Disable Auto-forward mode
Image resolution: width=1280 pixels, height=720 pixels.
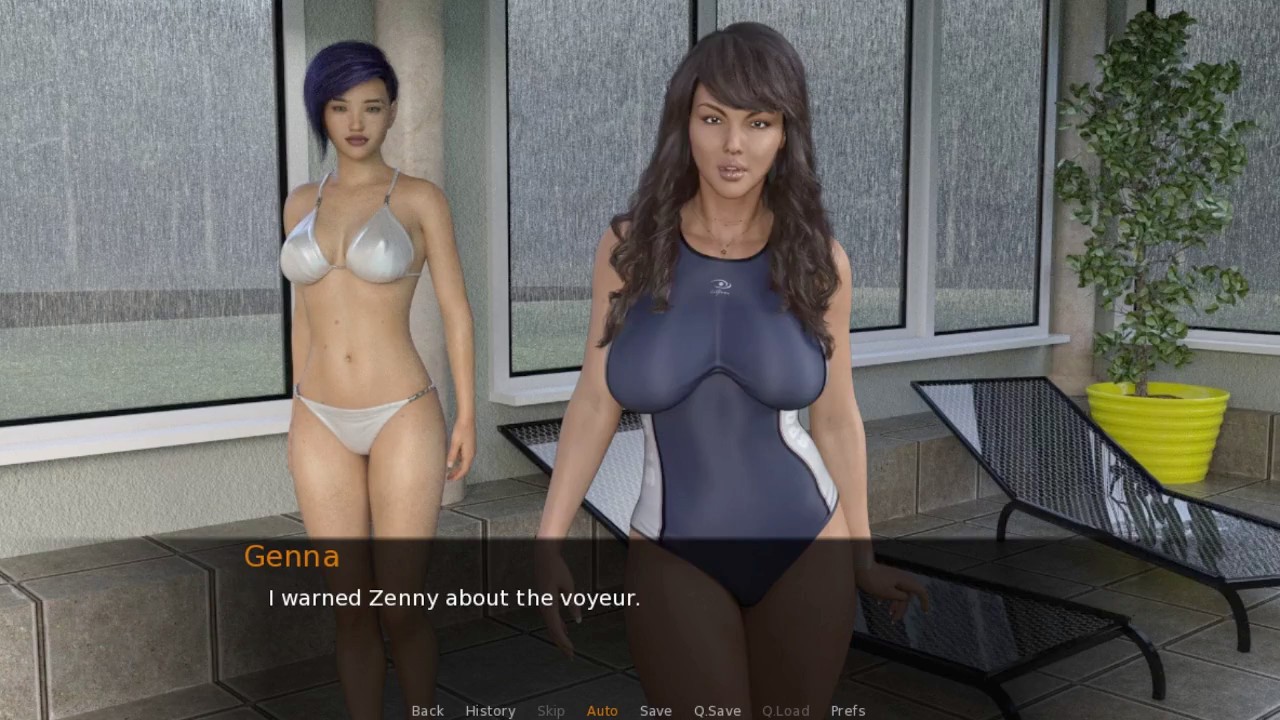pyautogui.click(x=602, y=710)
